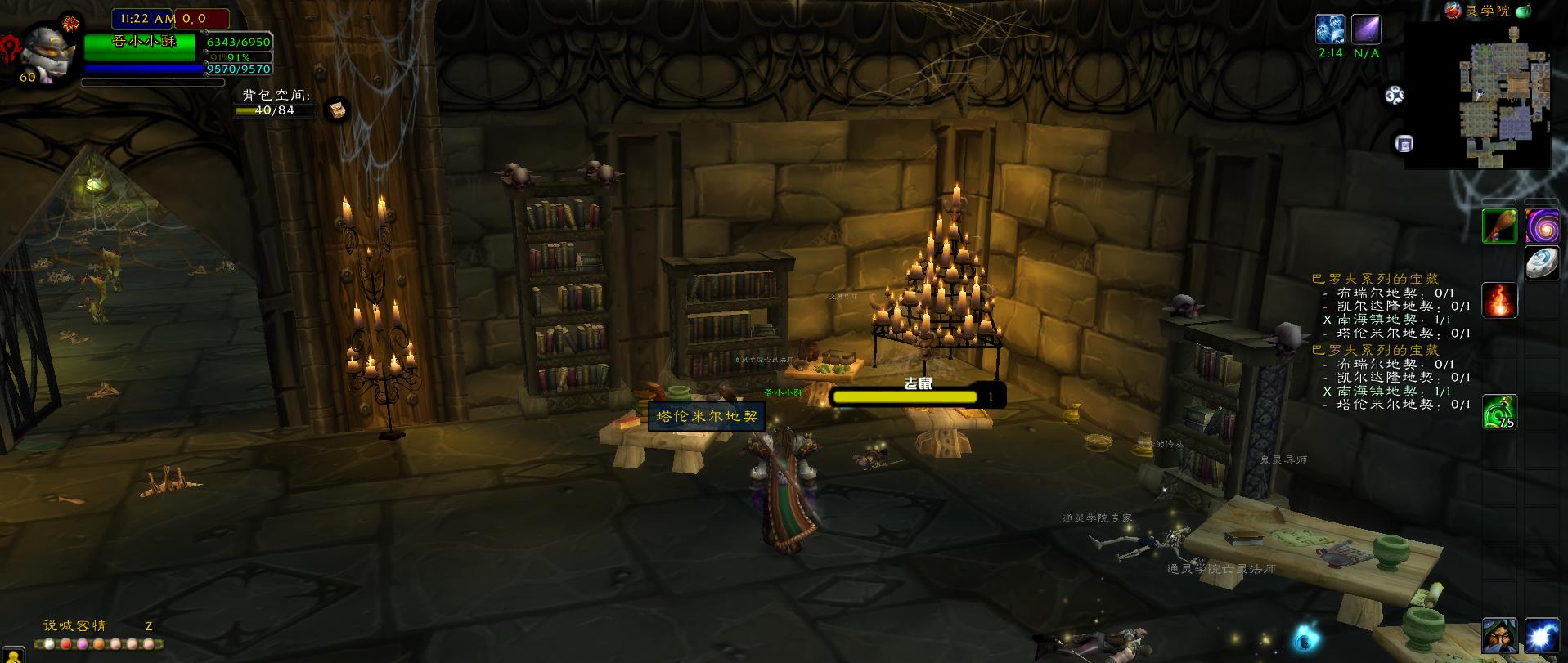Cast the fire spell on the side bar
This screenshot has width=1568, height=663.
pos(1500,300)
